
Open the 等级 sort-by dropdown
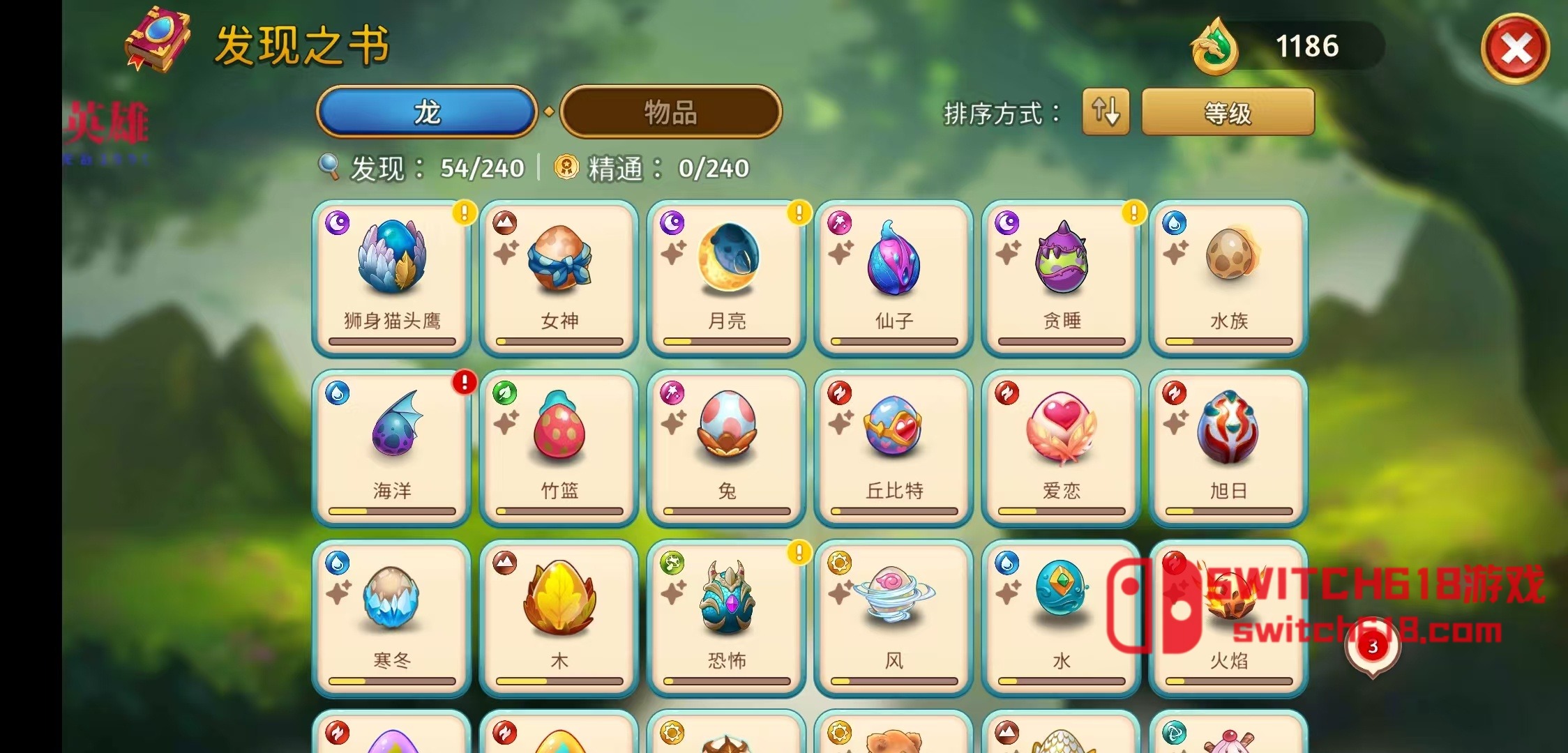coord(1228,112)
